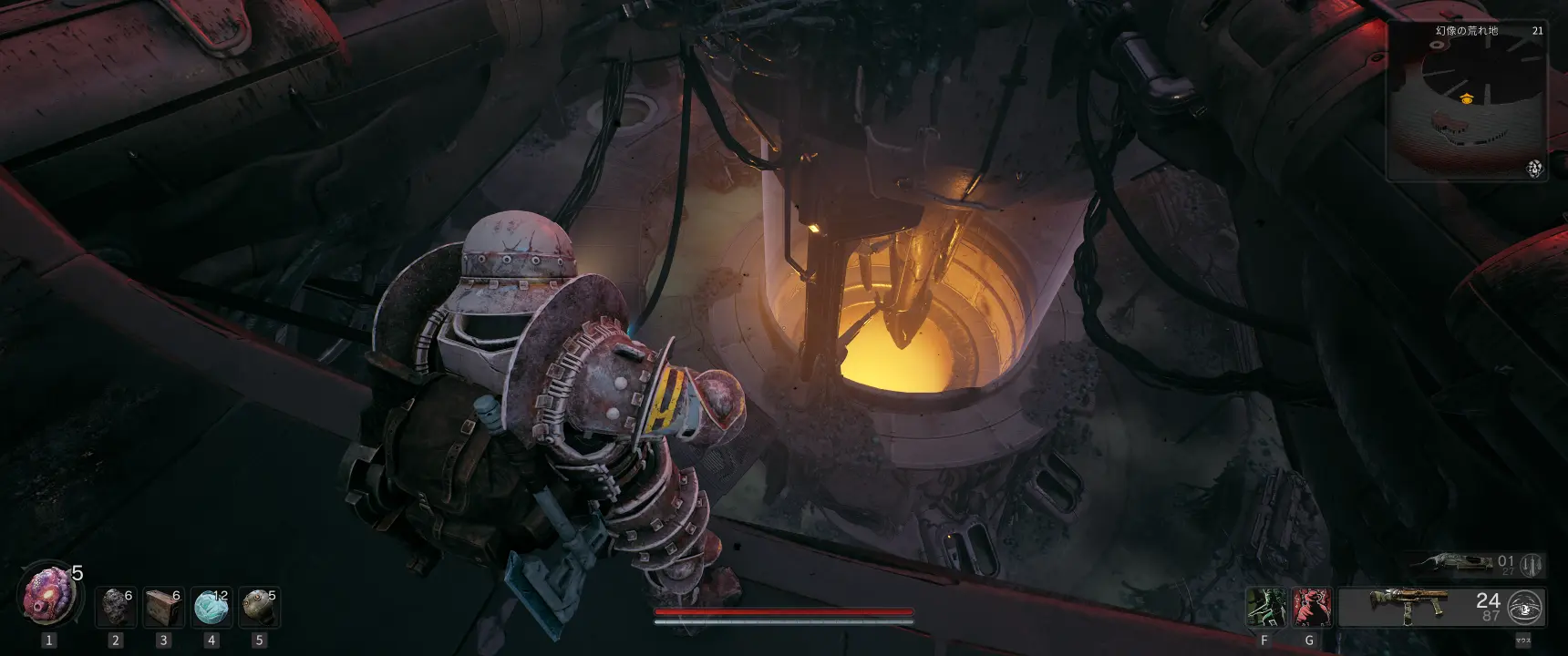Use the rusty metal box in slot 3
The width and height of the screenshot is (1568, 656).
tap(164, 607)
